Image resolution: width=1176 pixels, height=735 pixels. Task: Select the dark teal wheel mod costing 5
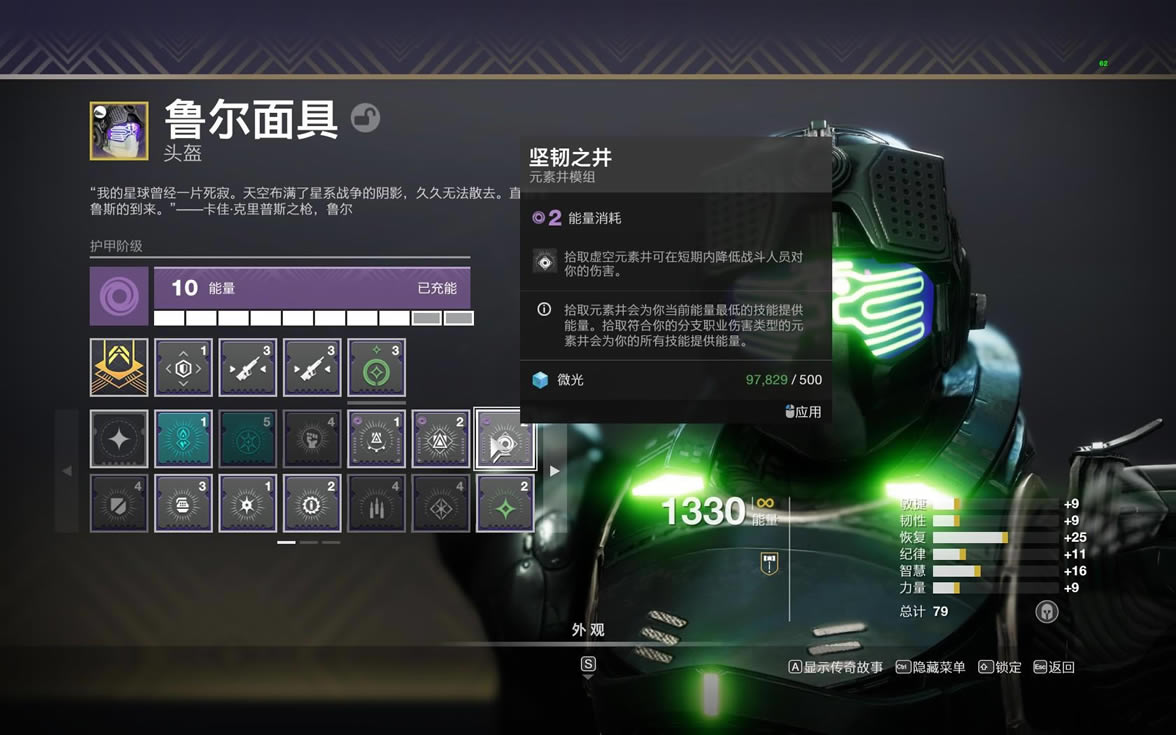click(x=247, y=439)
